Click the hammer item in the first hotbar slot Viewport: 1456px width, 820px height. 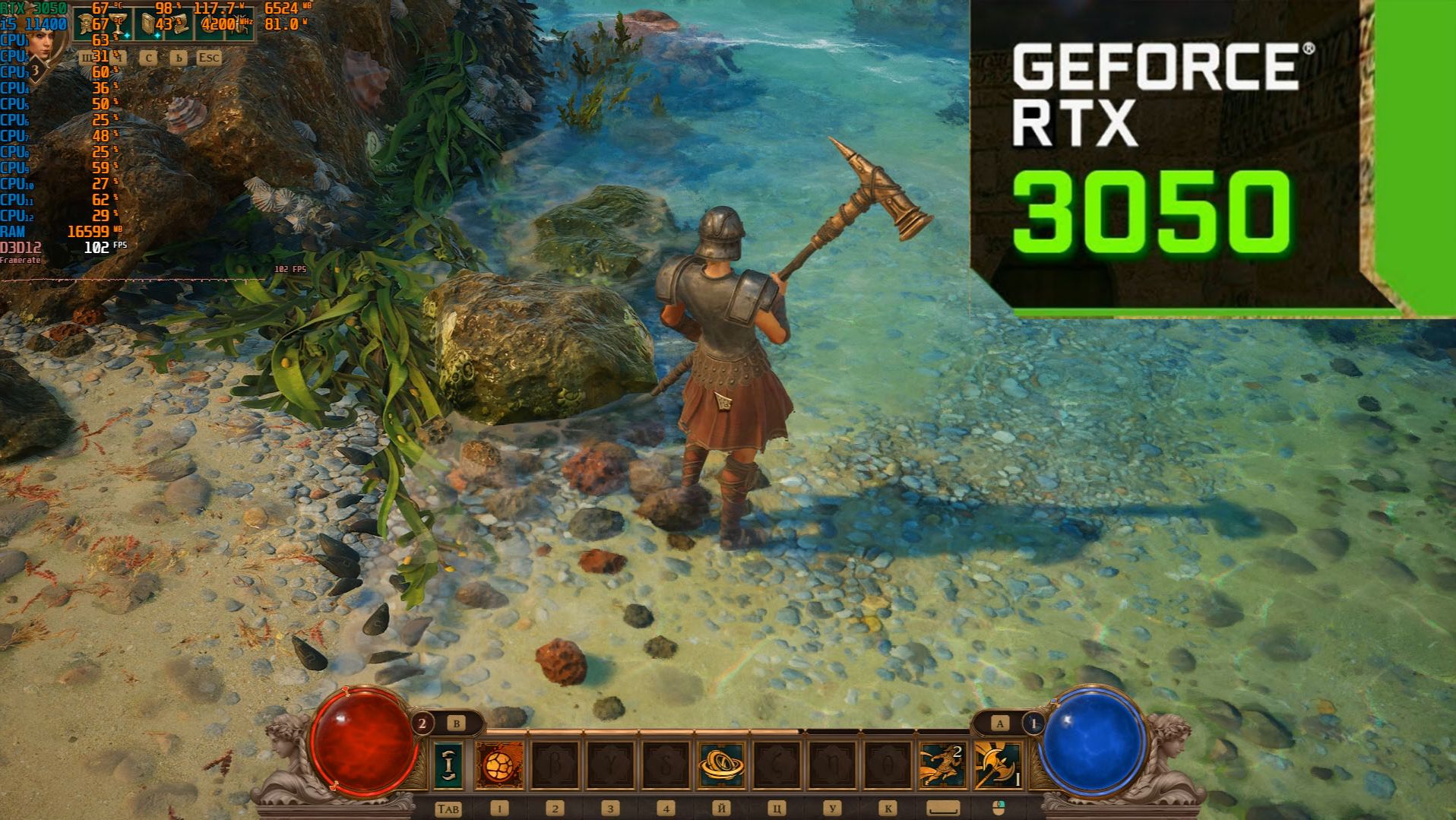(448, 764)
